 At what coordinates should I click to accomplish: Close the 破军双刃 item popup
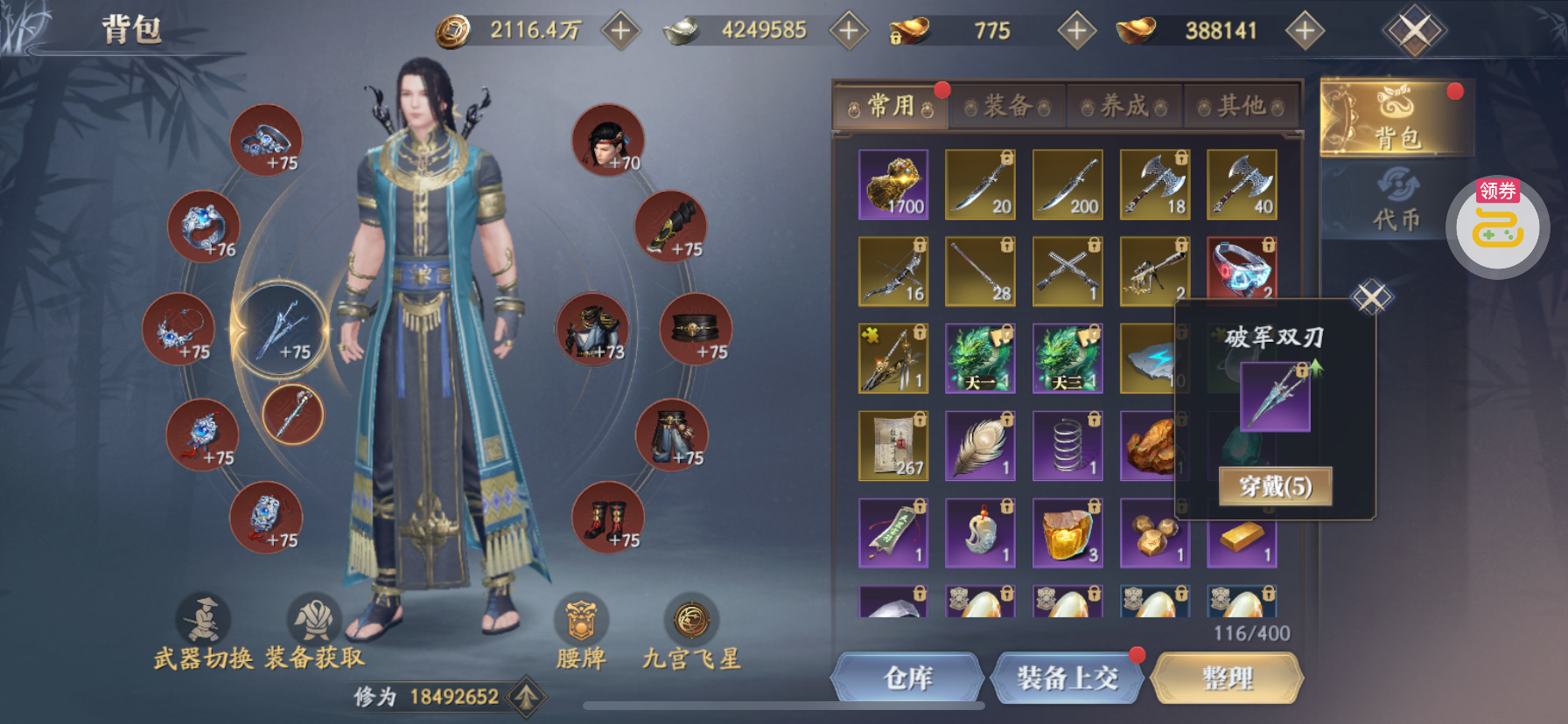(1371, 297)
